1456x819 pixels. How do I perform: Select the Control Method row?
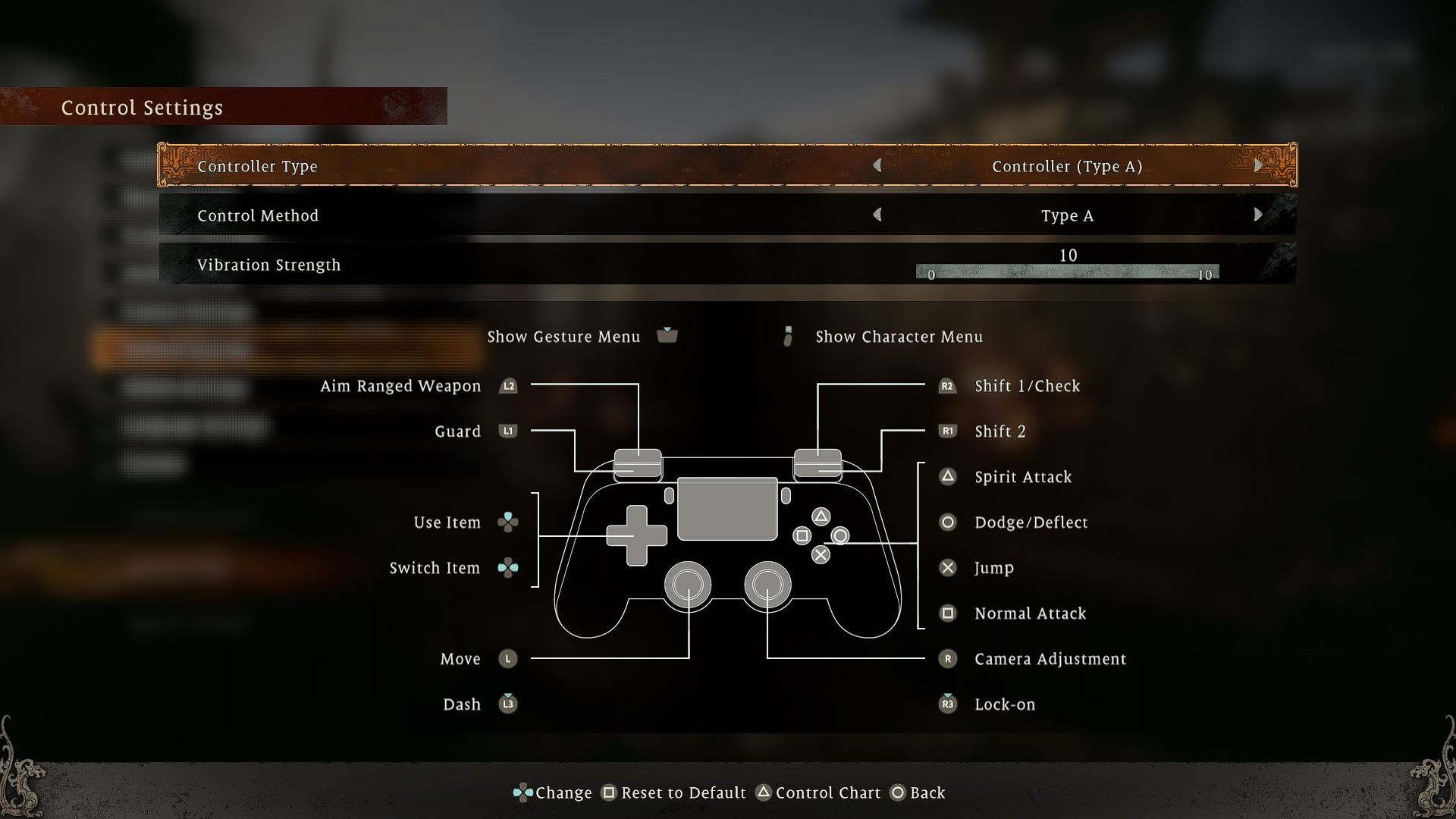[x=531, y=215]
